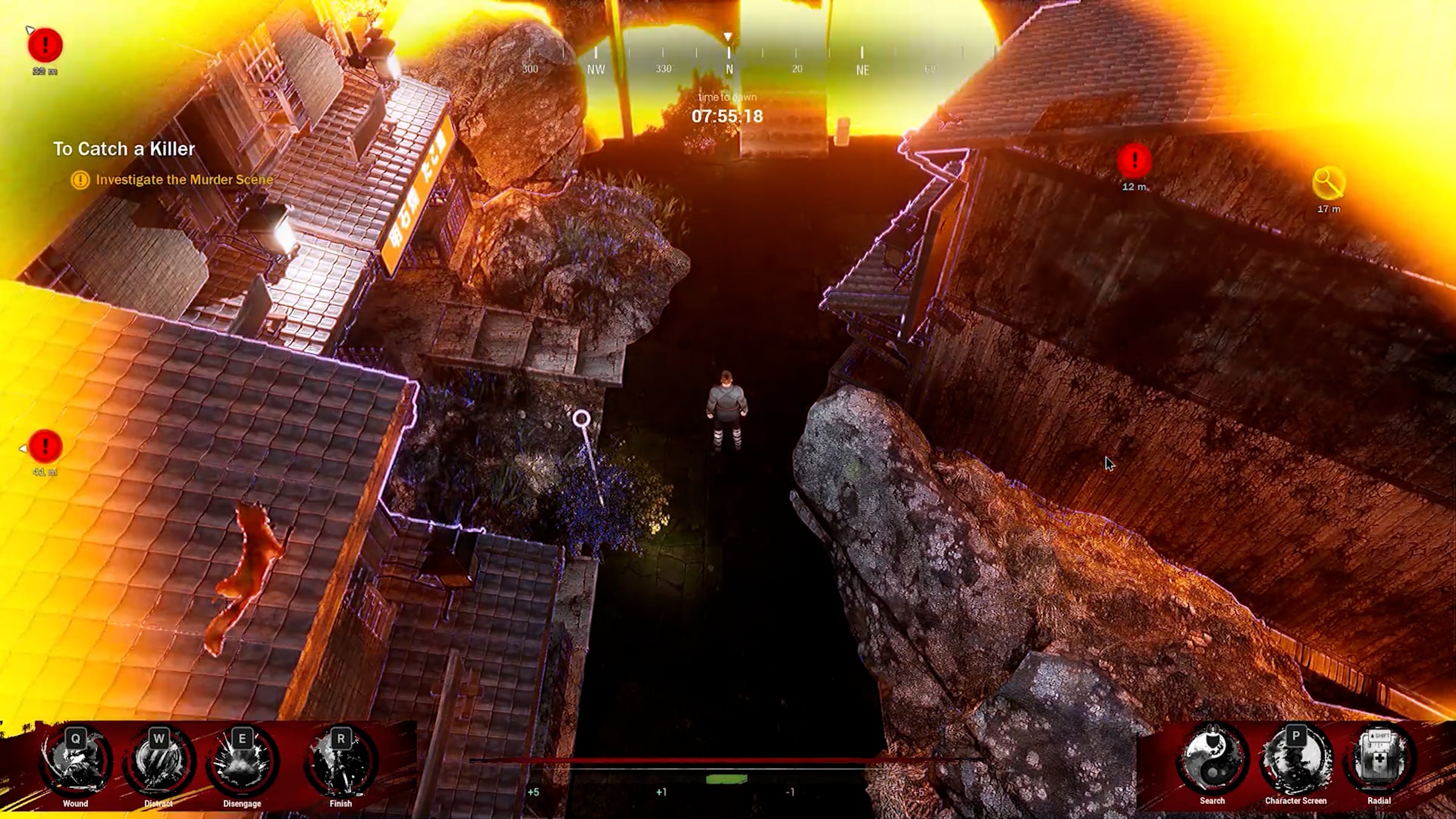The width and height of the screenshot is (1456, 819).
Task: Click the red alert marker at 41 m
Action: pyautogui.click(x=45, y=447)
